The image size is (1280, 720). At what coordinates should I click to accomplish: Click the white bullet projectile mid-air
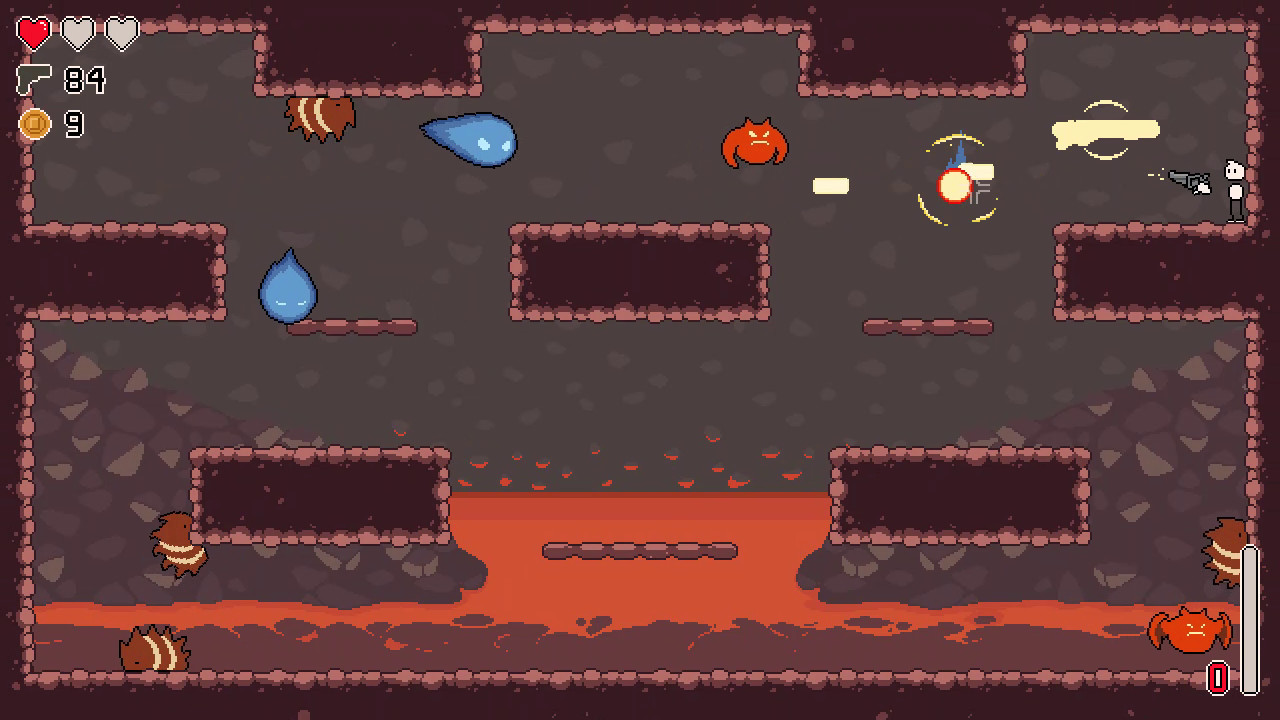[829, 185]
